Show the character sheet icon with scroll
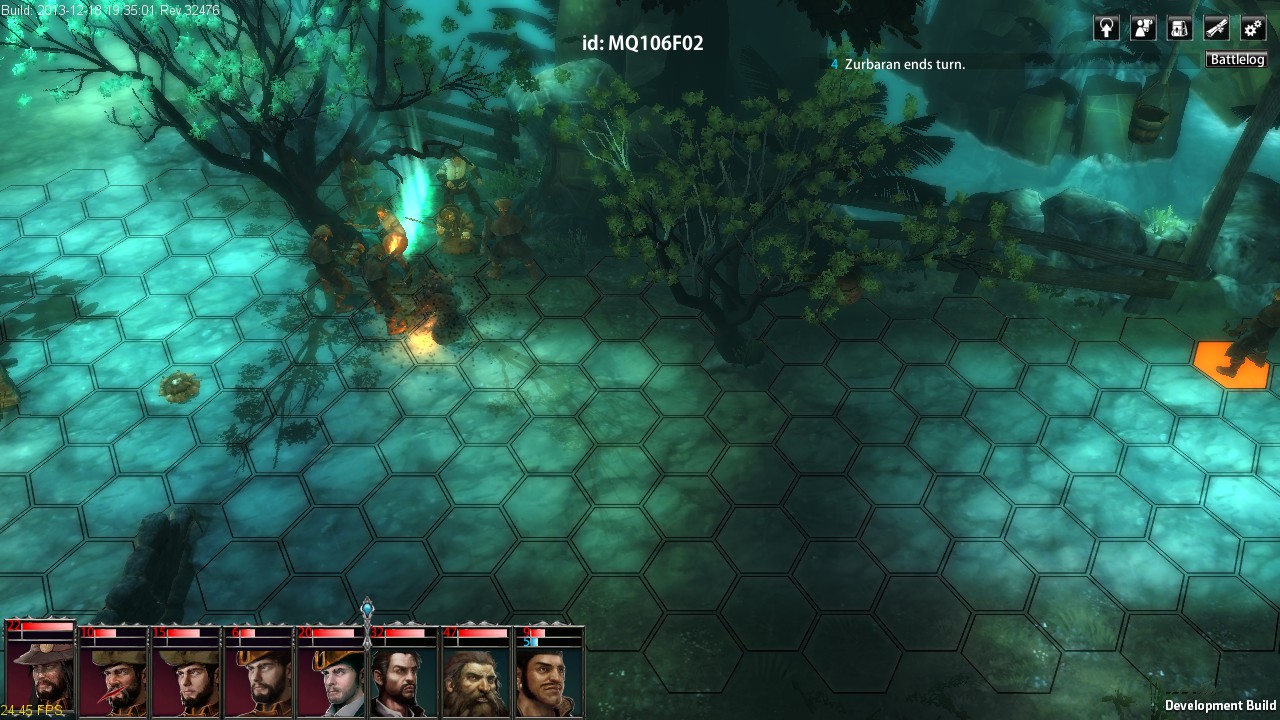 click(1143, 28)
